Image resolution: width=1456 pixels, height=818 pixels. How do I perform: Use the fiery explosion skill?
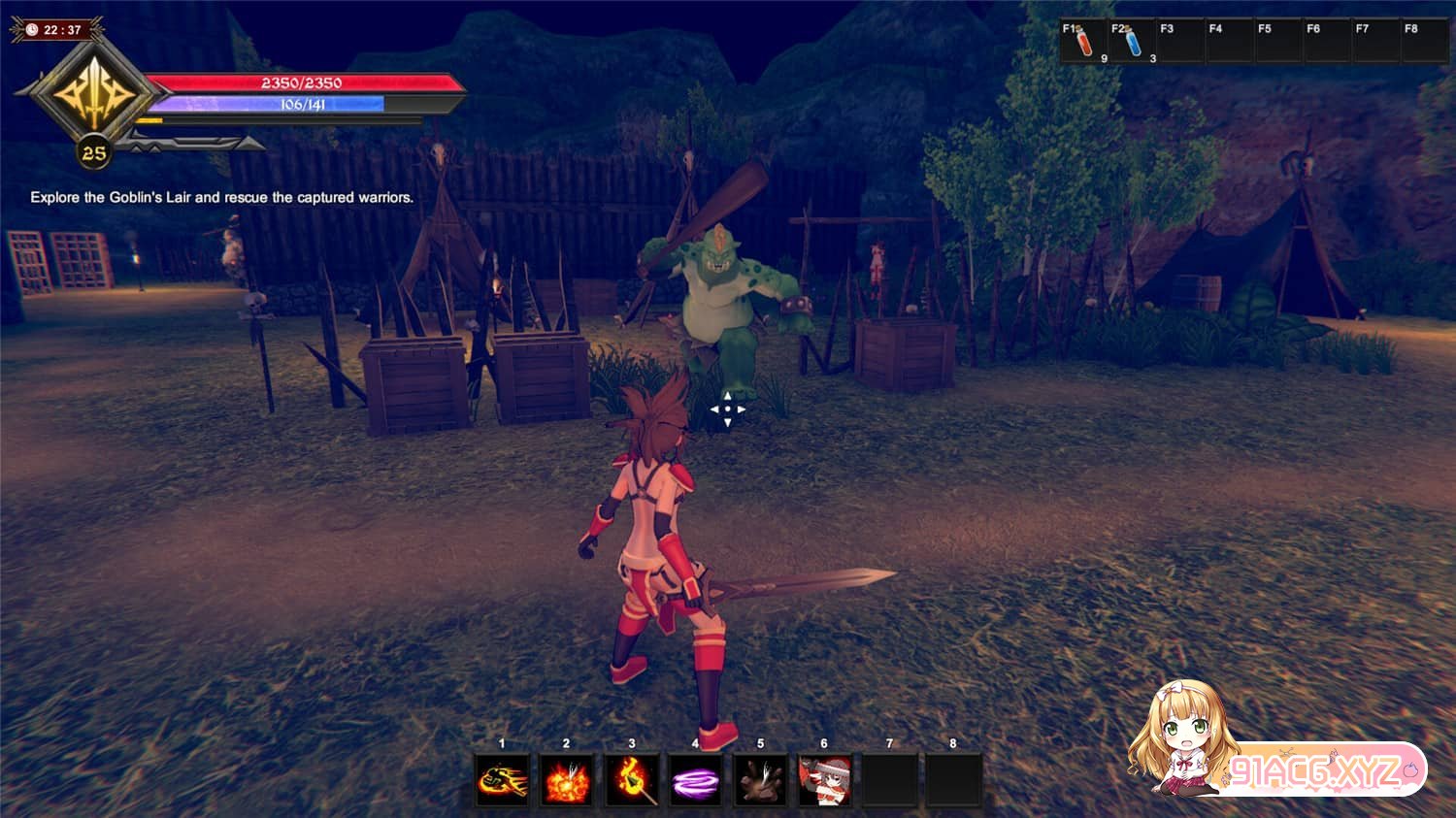(x=567, y=780)
